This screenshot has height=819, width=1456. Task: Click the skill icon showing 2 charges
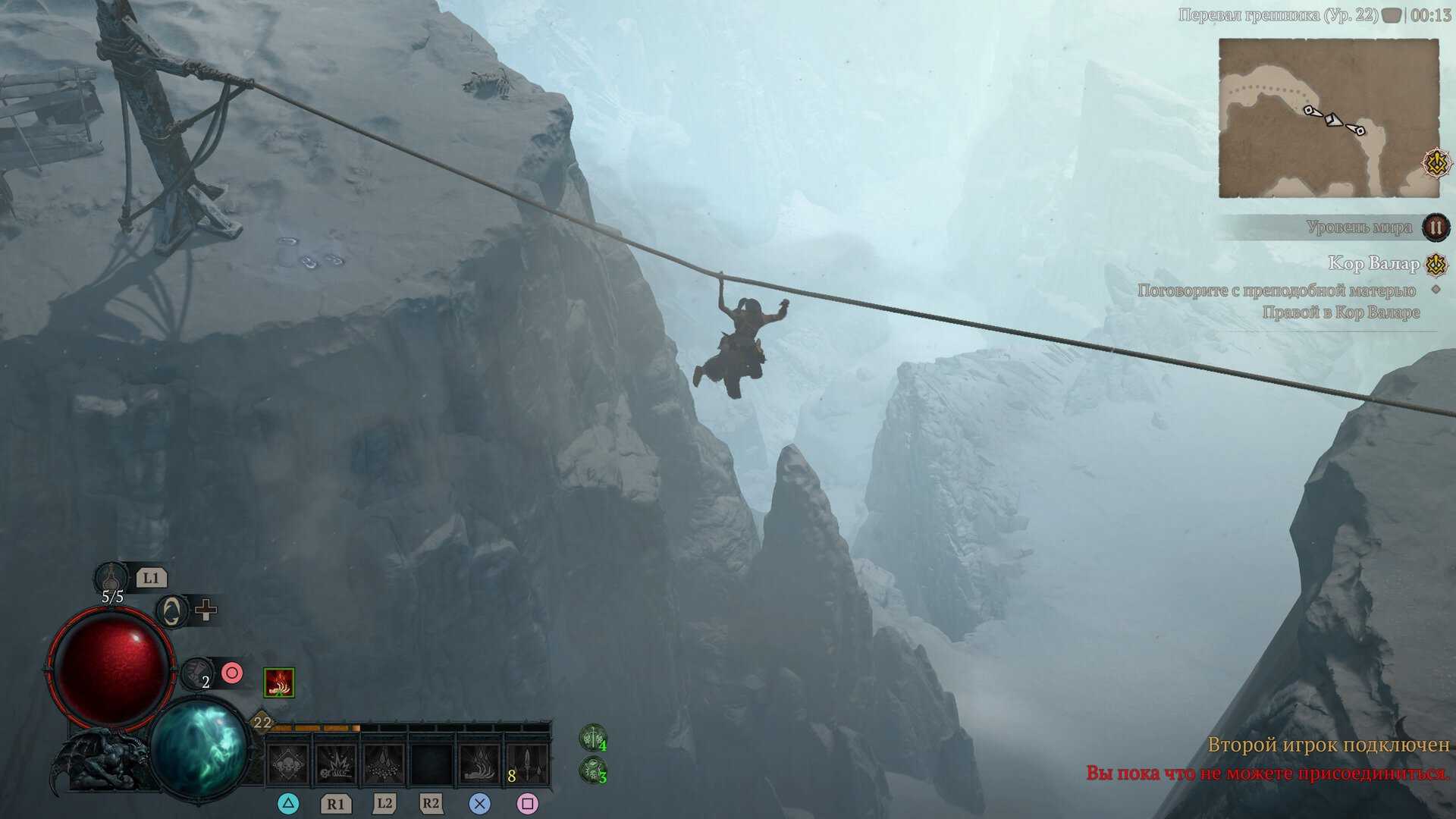197,673
